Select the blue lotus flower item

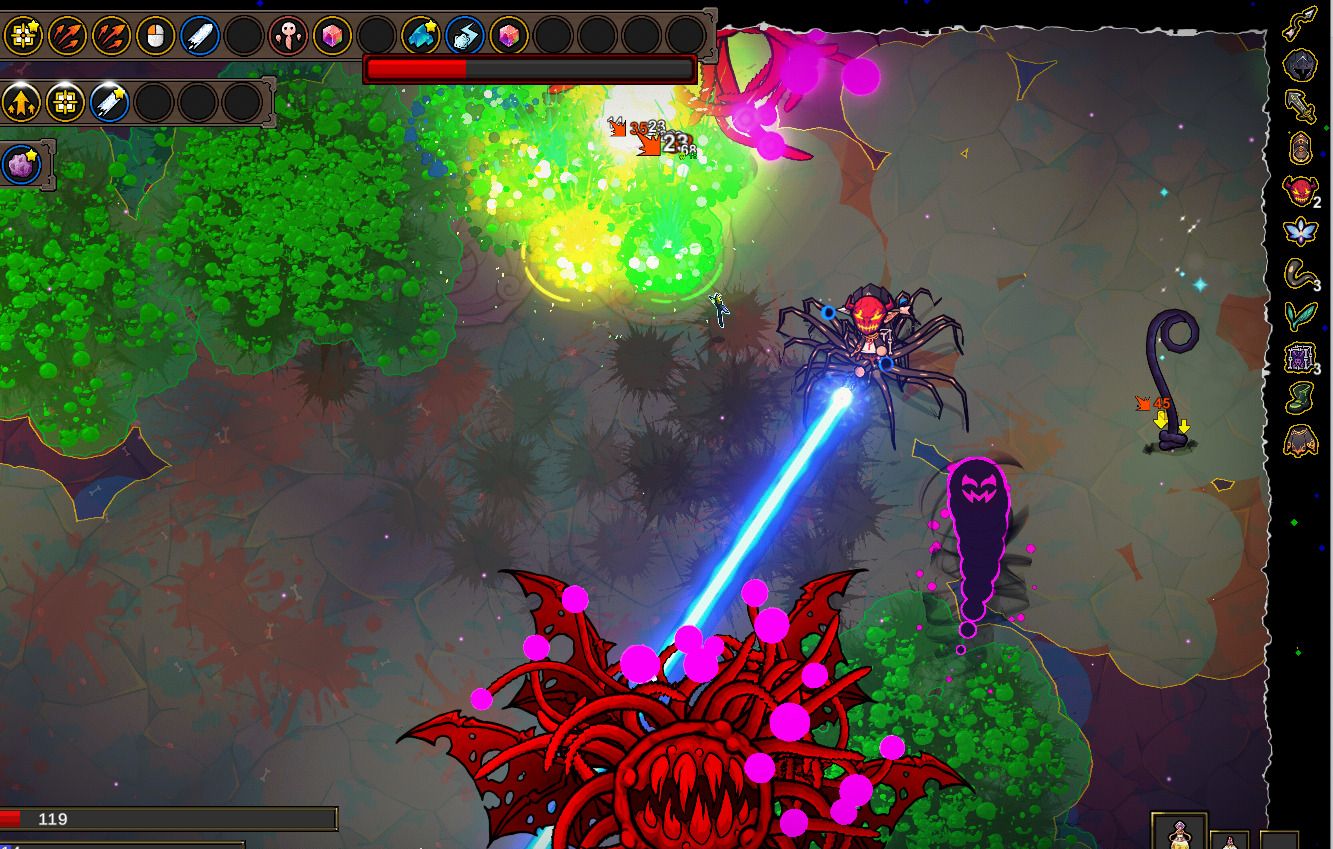[1300, 232]
